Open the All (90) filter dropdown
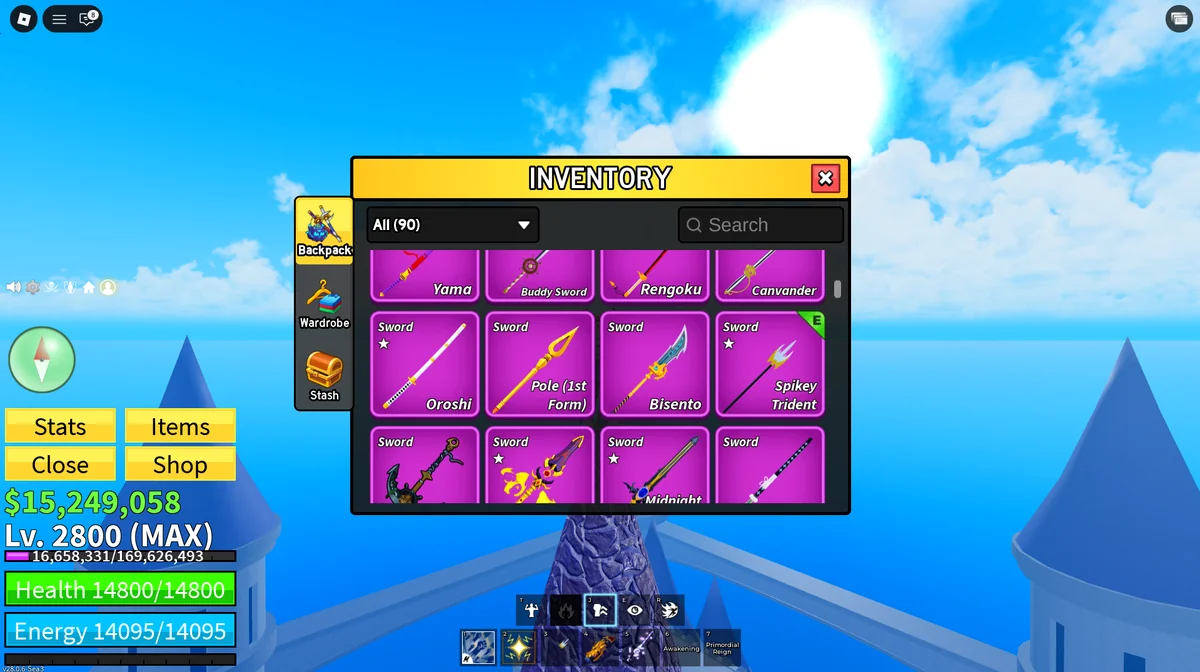 [x=452, y=225]
